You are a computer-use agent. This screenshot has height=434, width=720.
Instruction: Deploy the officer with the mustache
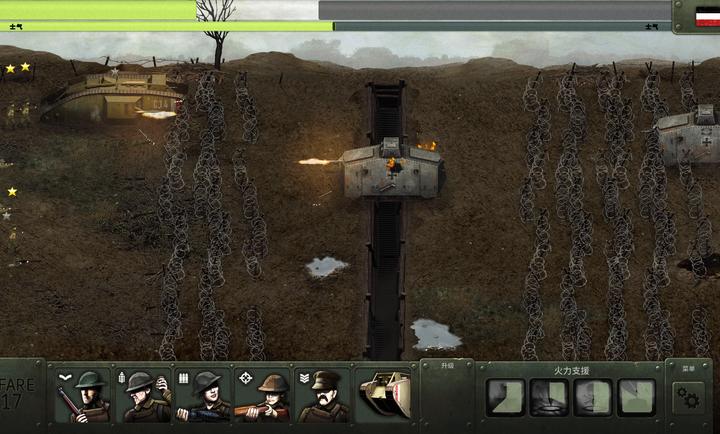coord(323,395)
